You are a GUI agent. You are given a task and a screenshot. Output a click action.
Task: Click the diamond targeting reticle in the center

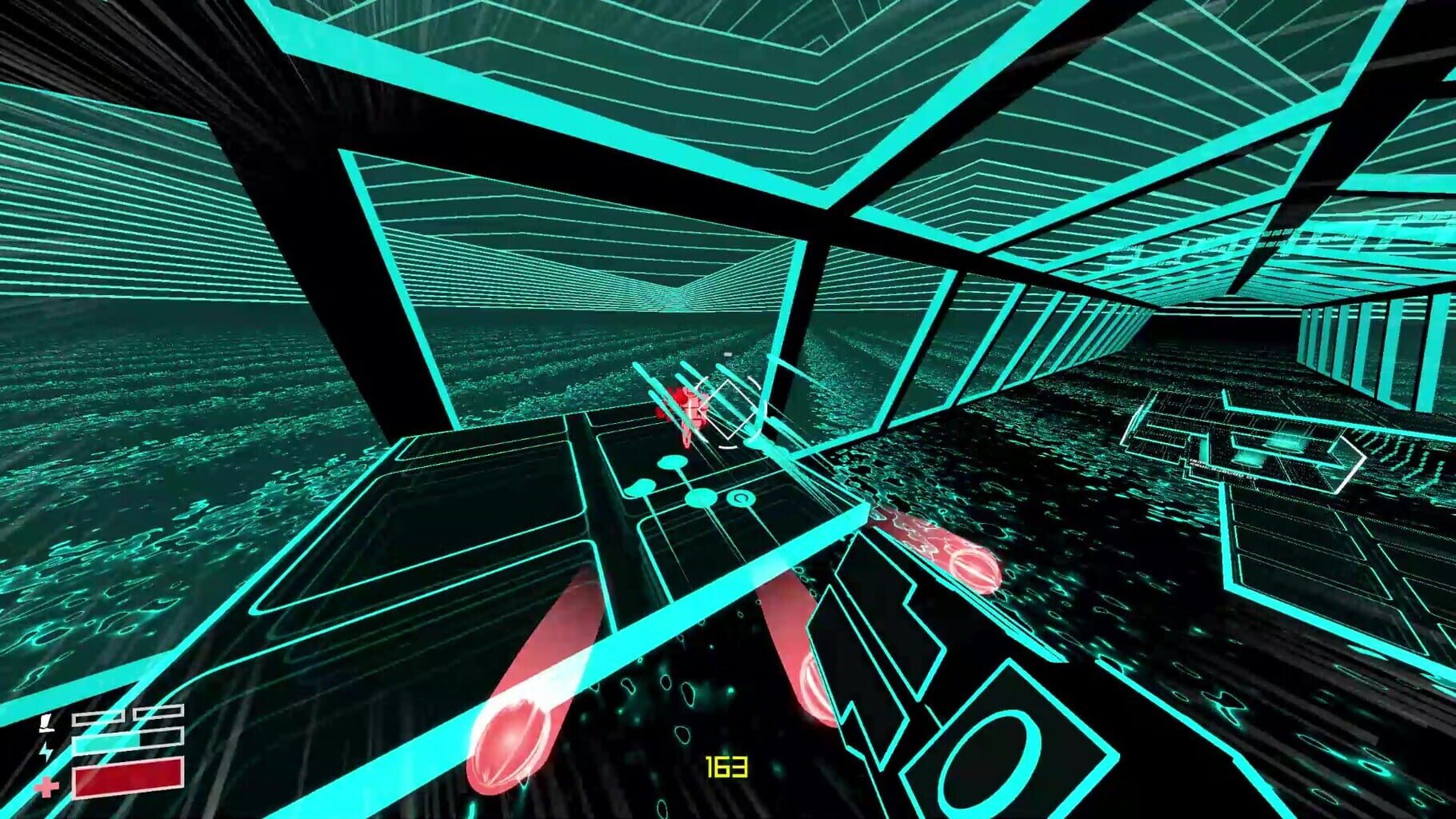click(x=727, y=408)
